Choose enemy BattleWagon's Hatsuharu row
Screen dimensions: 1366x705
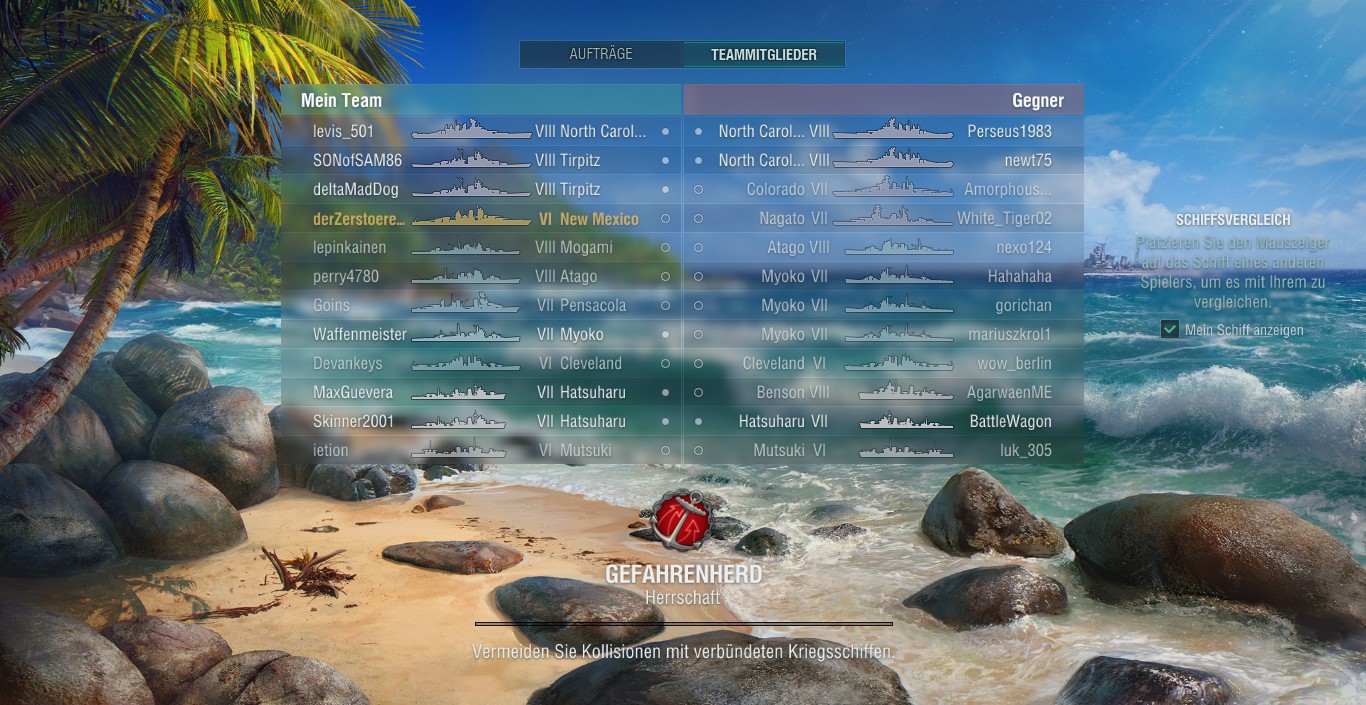click(884, 421)
